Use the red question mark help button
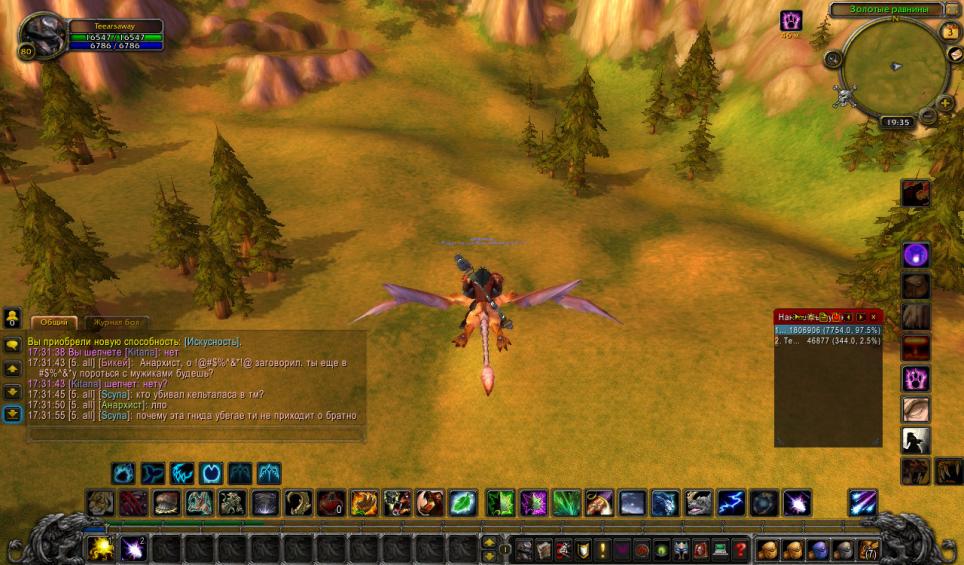This screenshot has width=964, height=565. [740, 548]
